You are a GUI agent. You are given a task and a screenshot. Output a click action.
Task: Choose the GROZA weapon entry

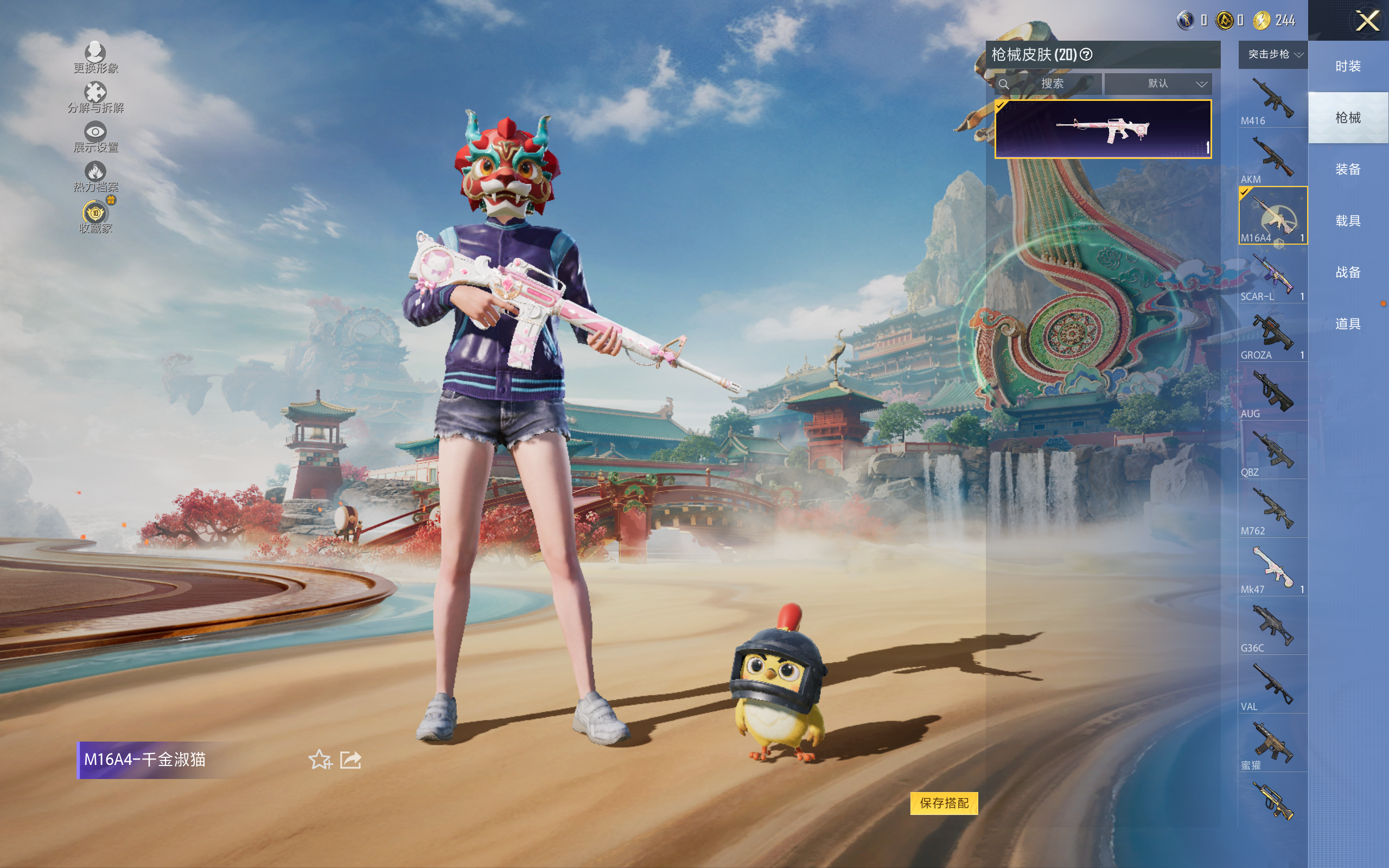tap(1272, 334)
